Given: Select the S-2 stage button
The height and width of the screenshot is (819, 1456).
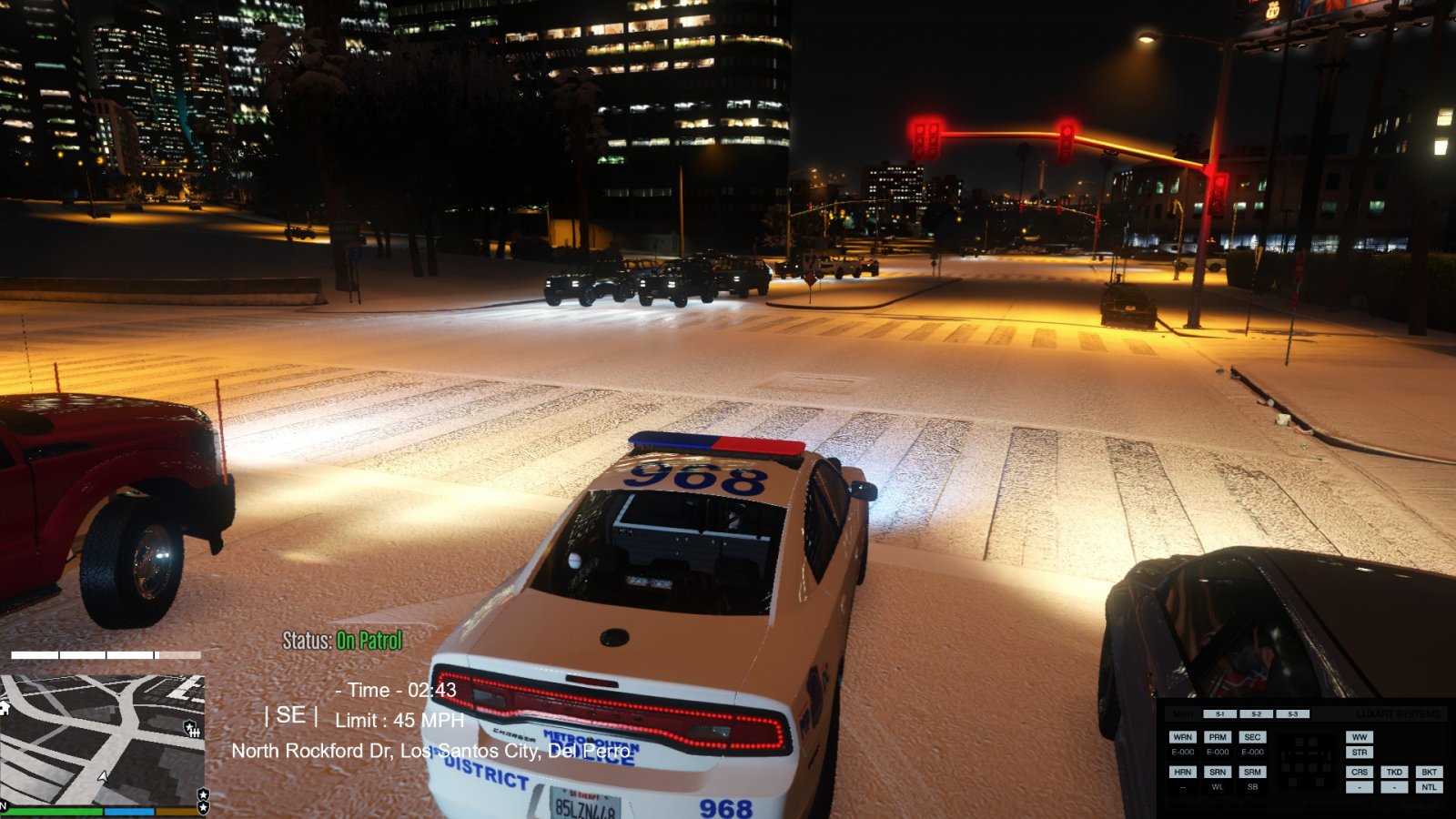Looking at the screenshot, I should pyautogui.click(x=1256, y=714).
